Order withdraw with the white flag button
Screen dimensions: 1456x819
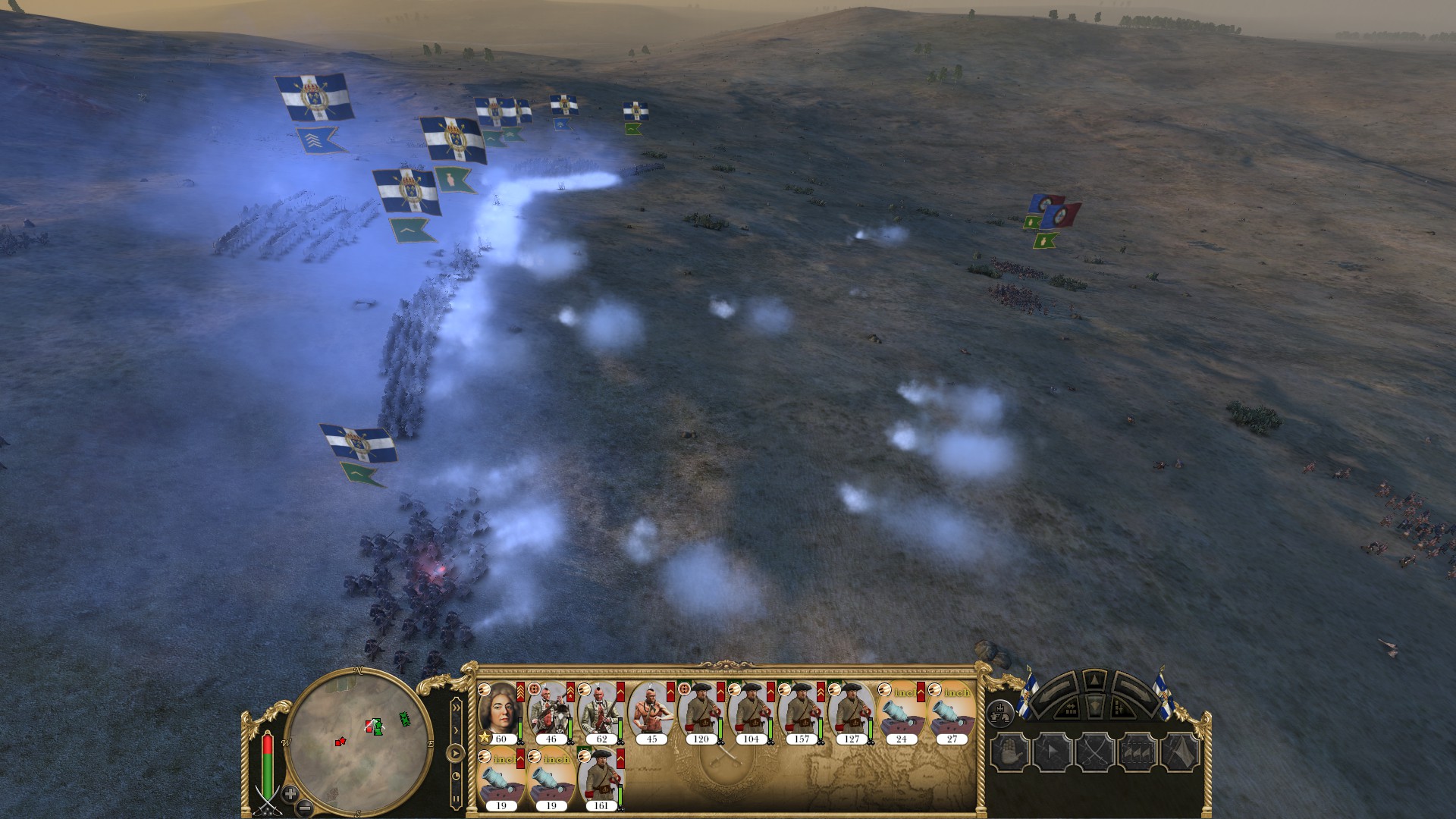pos(1178,753)
